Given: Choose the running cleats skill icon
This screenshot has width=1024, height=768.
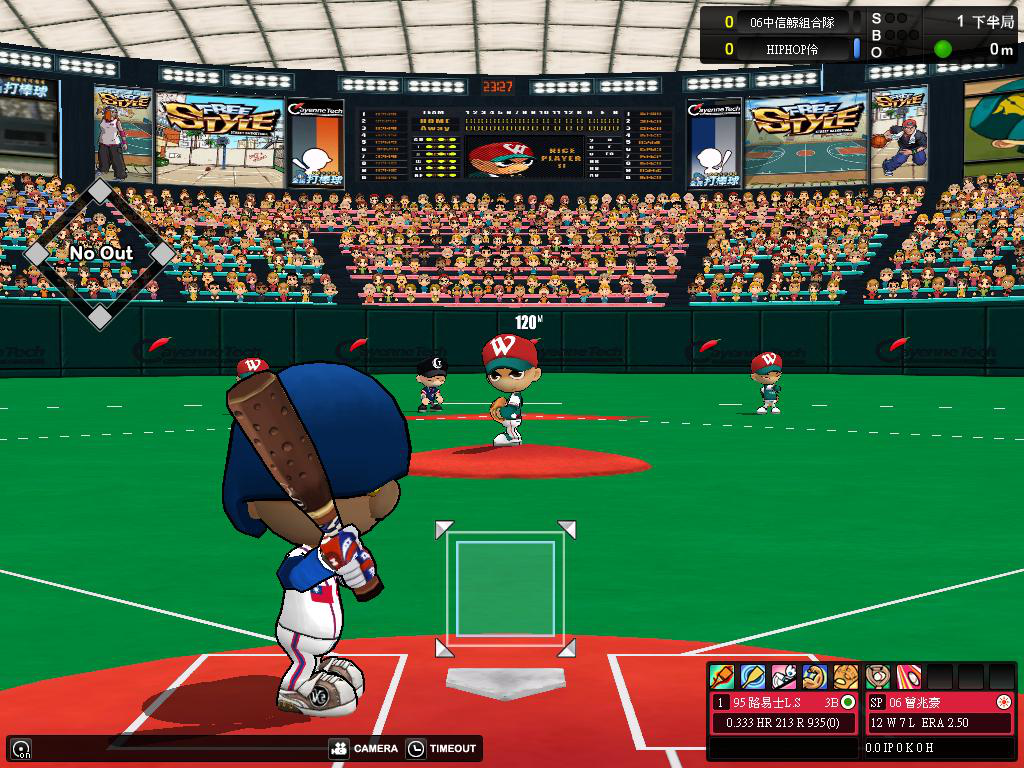Looking at the screenshot, I should 784,677.
